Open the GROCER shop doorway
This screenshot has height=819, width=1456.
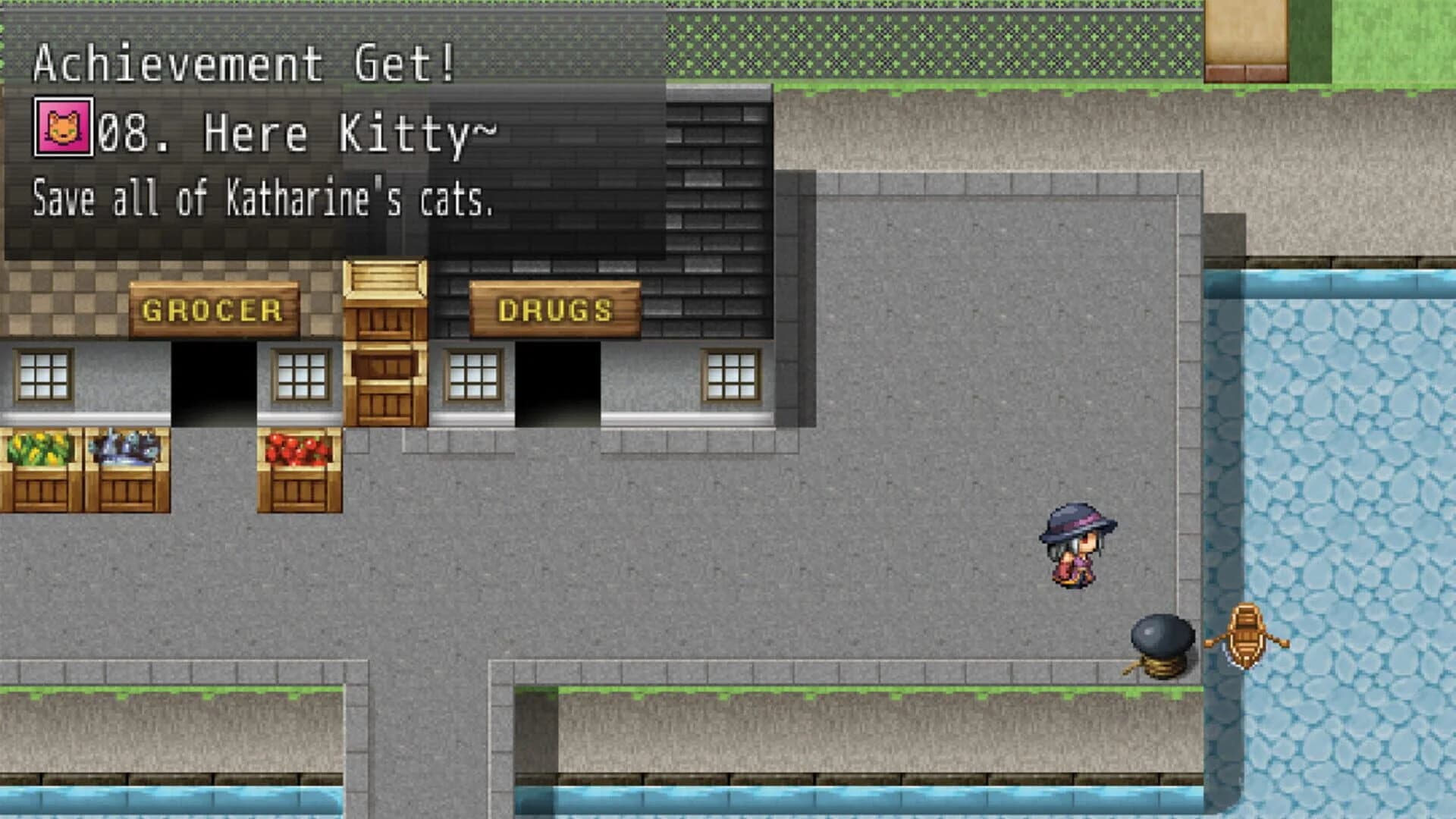(x=214, y=383)
